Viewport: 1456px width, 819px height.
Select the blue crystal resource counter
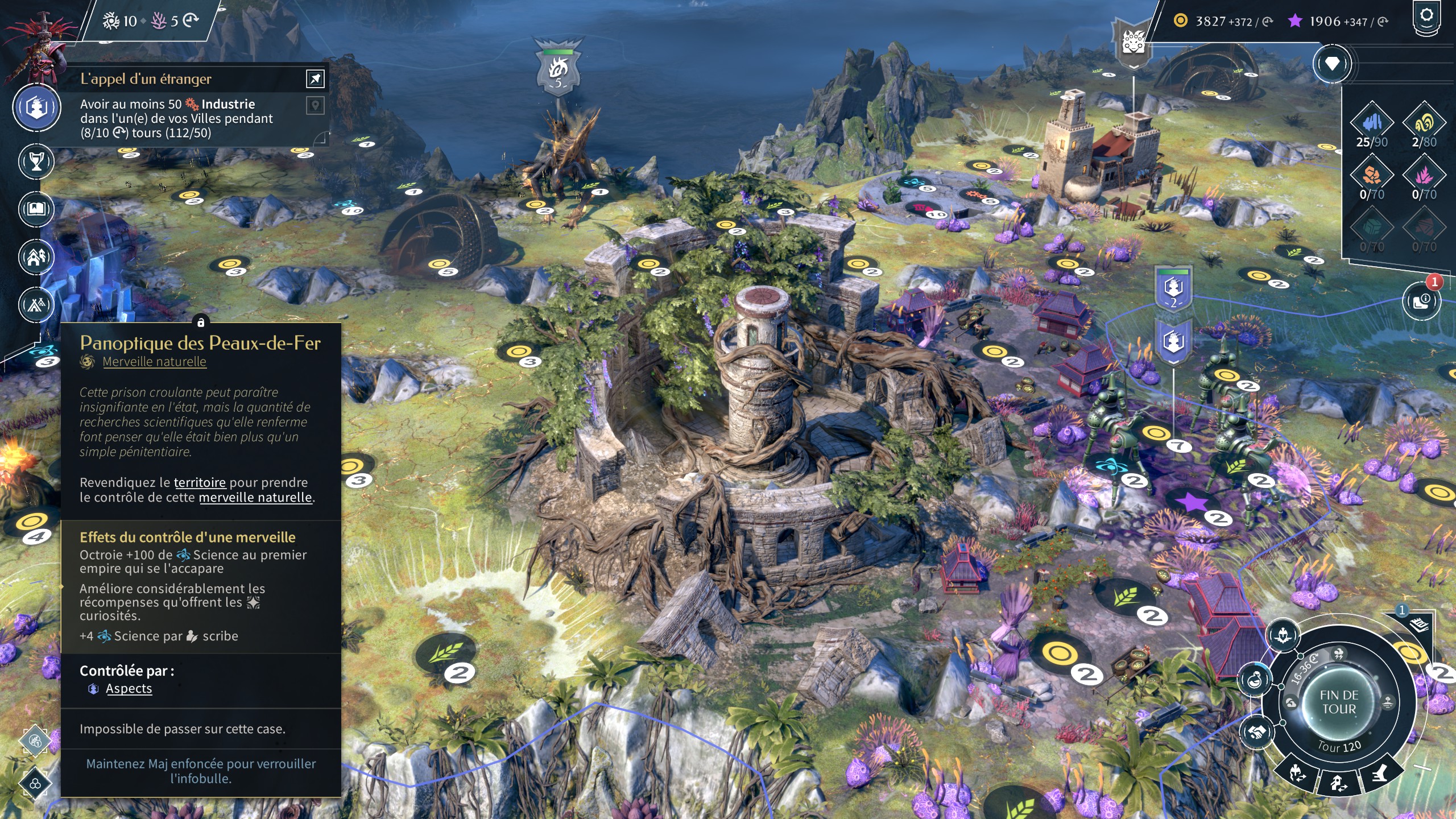point(1371,123)
